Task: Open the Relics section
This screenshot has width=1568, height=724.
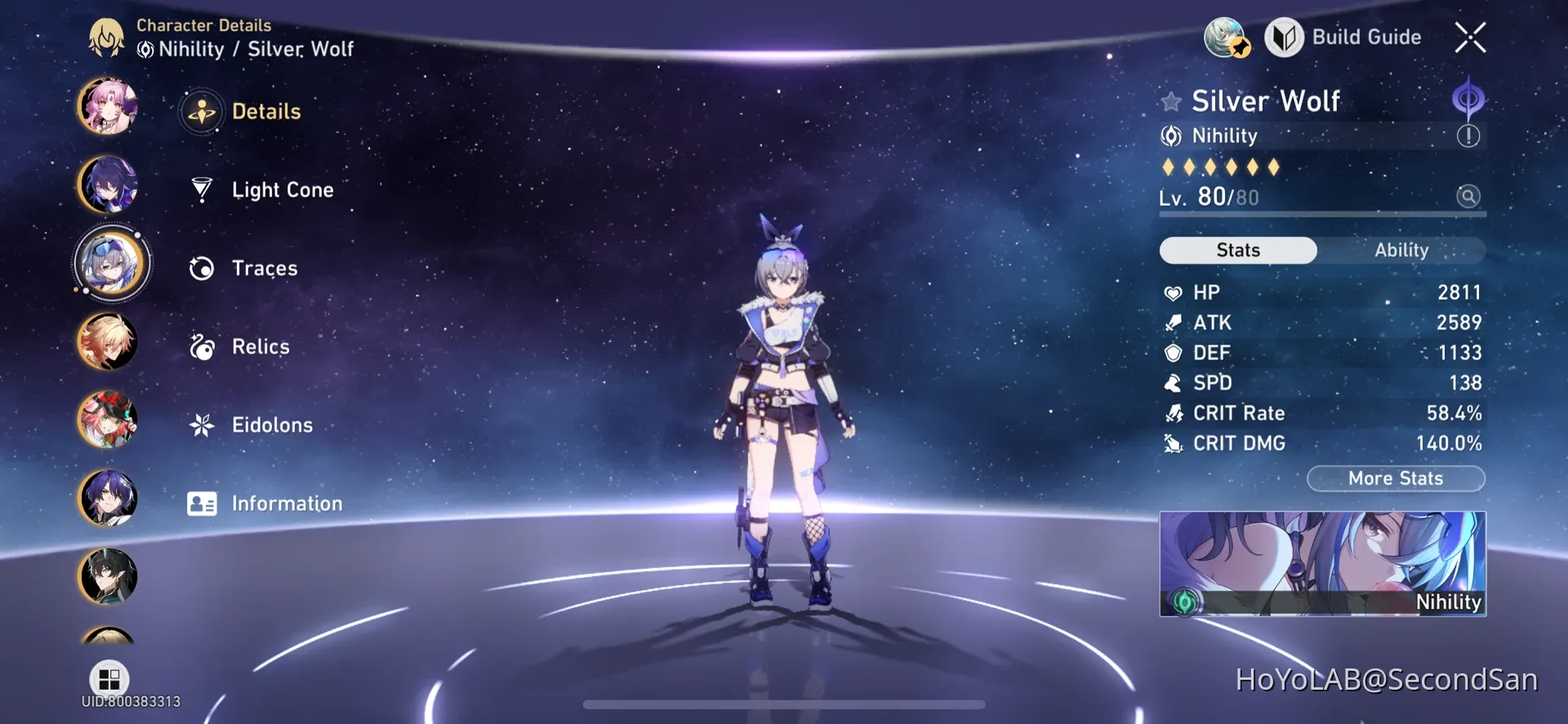Action: coord(260,346)
